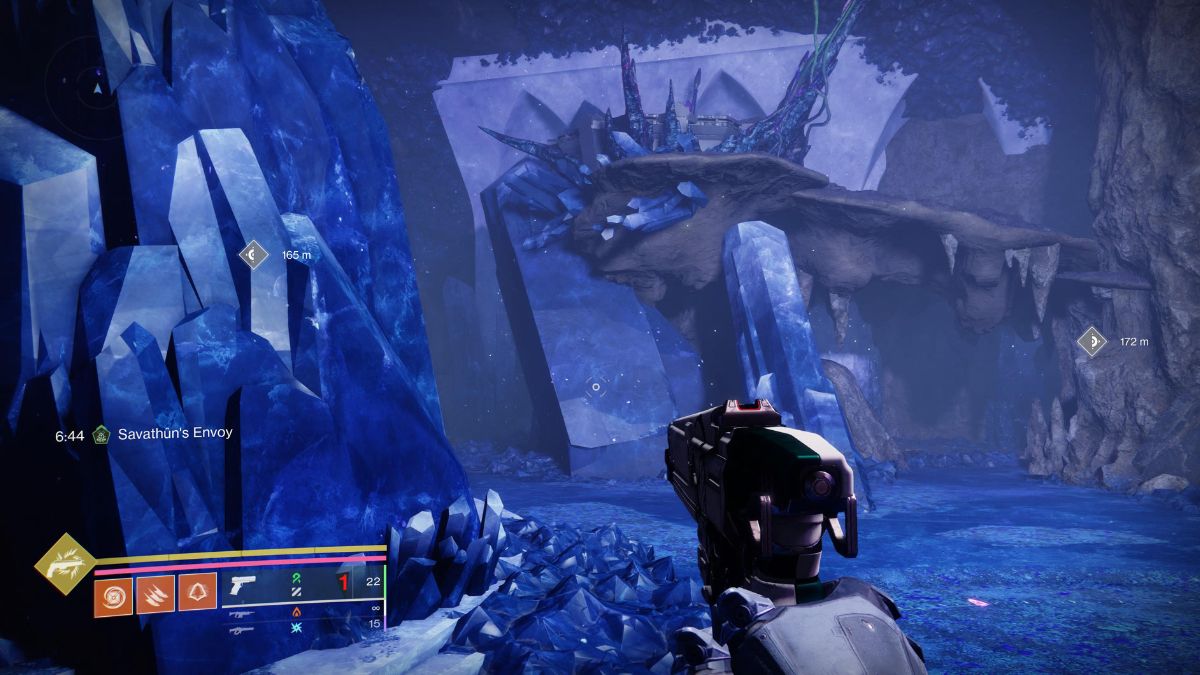Activate the class ability icon beside melee
This screenshot has width=1200, height=675.
198,592
